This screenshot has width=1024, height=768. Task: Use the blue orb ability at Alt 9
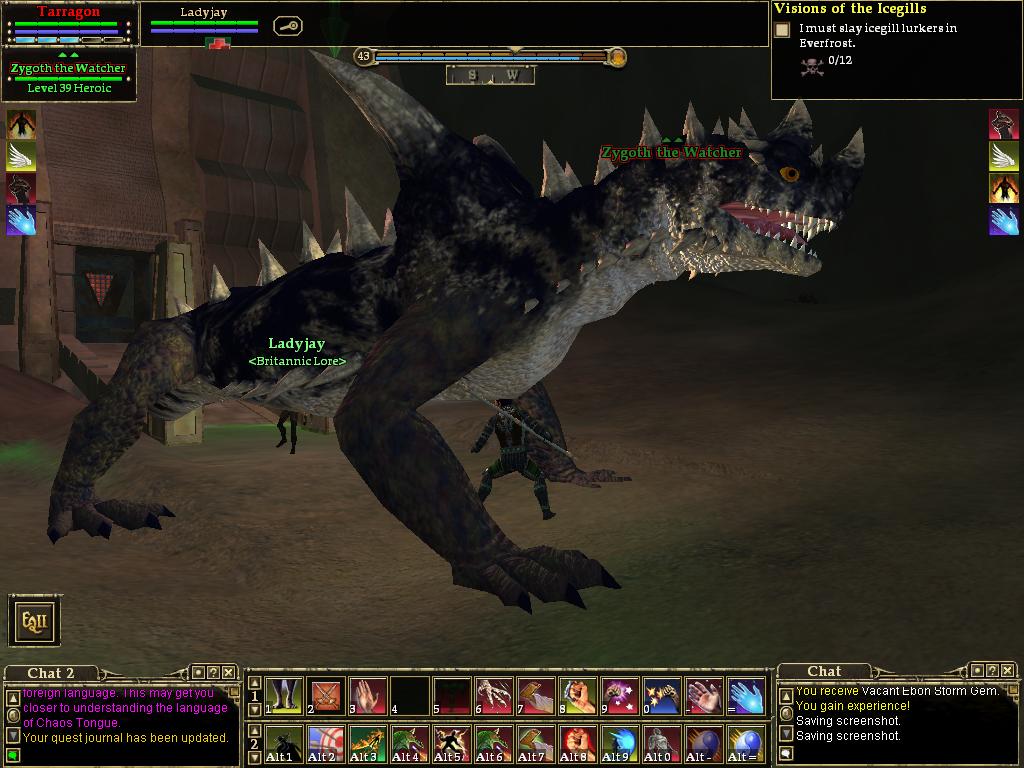[x=620, y=744]
